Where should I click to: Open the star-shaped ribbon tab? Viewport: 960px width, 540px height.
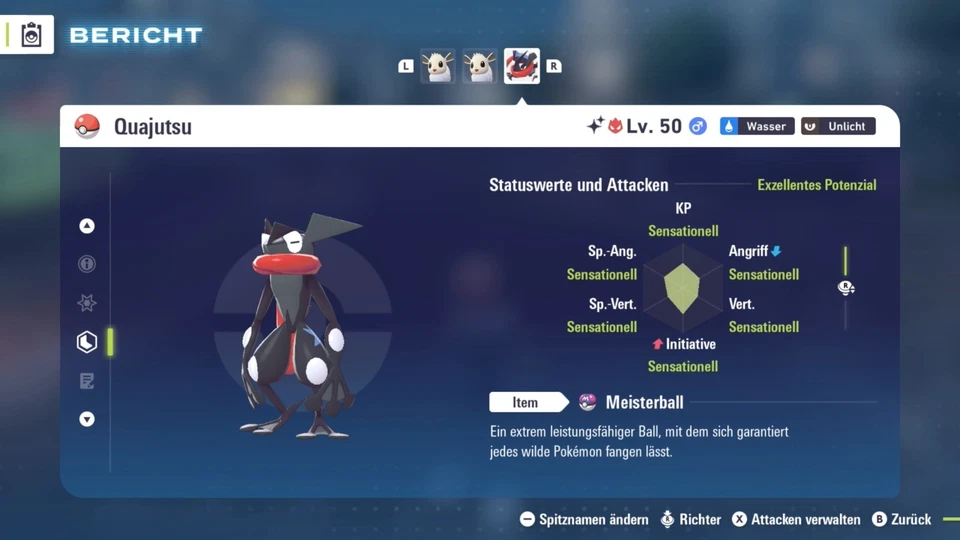tap(87, 303)
